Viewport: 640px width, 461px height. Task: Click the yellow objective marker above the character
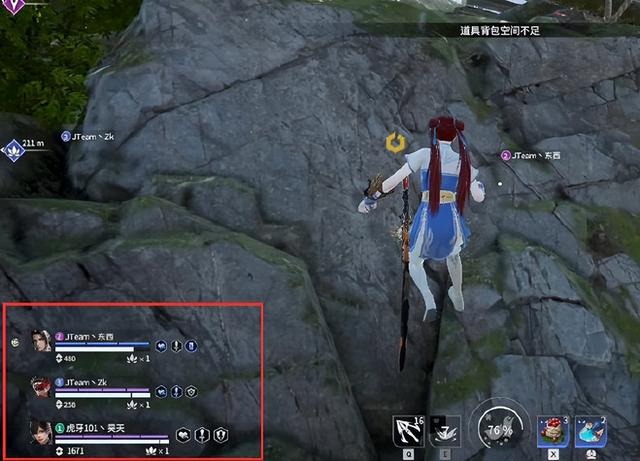pos(395,143)
